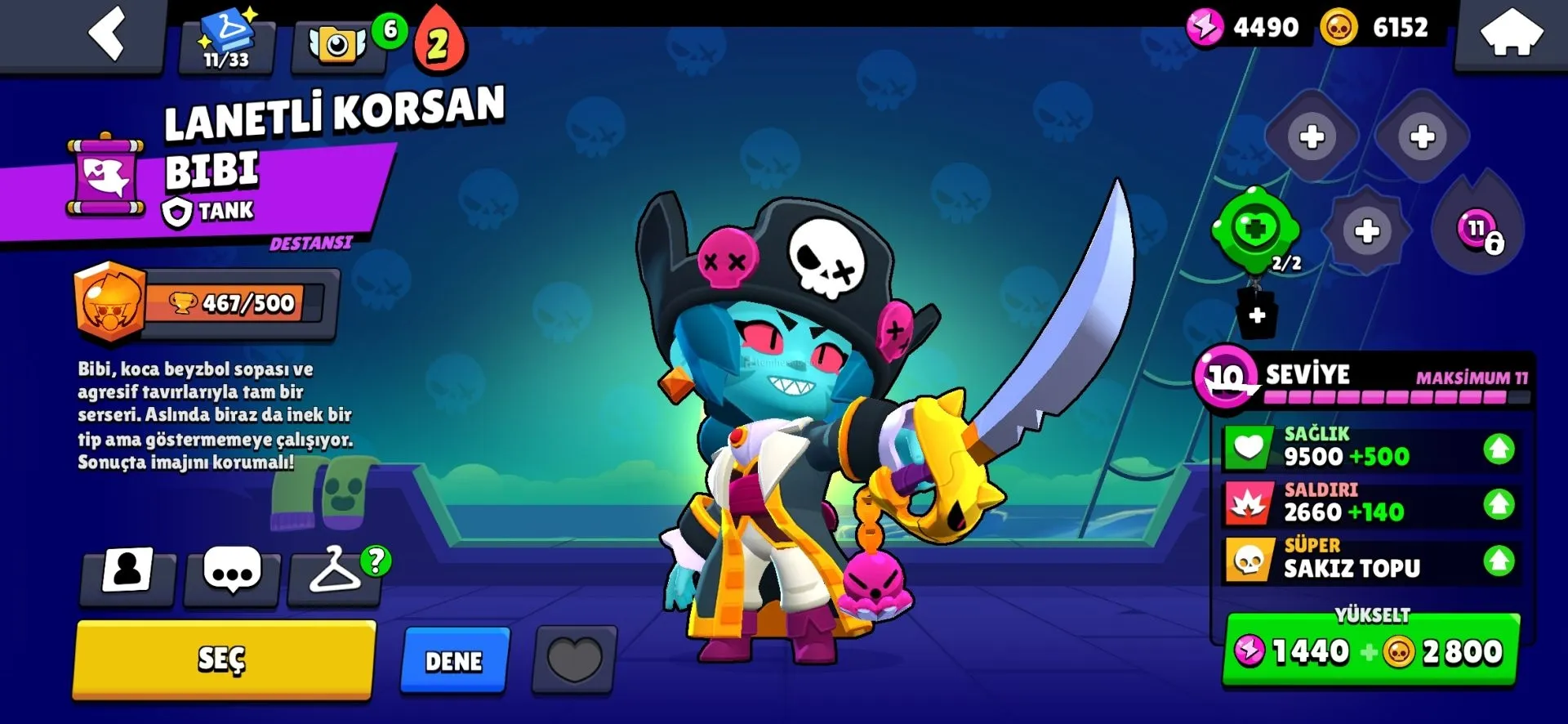Add an item in the black plus slot
Image resolution: width=1568 pixels, height=724 pixels.
click(x=1257, y=315)
